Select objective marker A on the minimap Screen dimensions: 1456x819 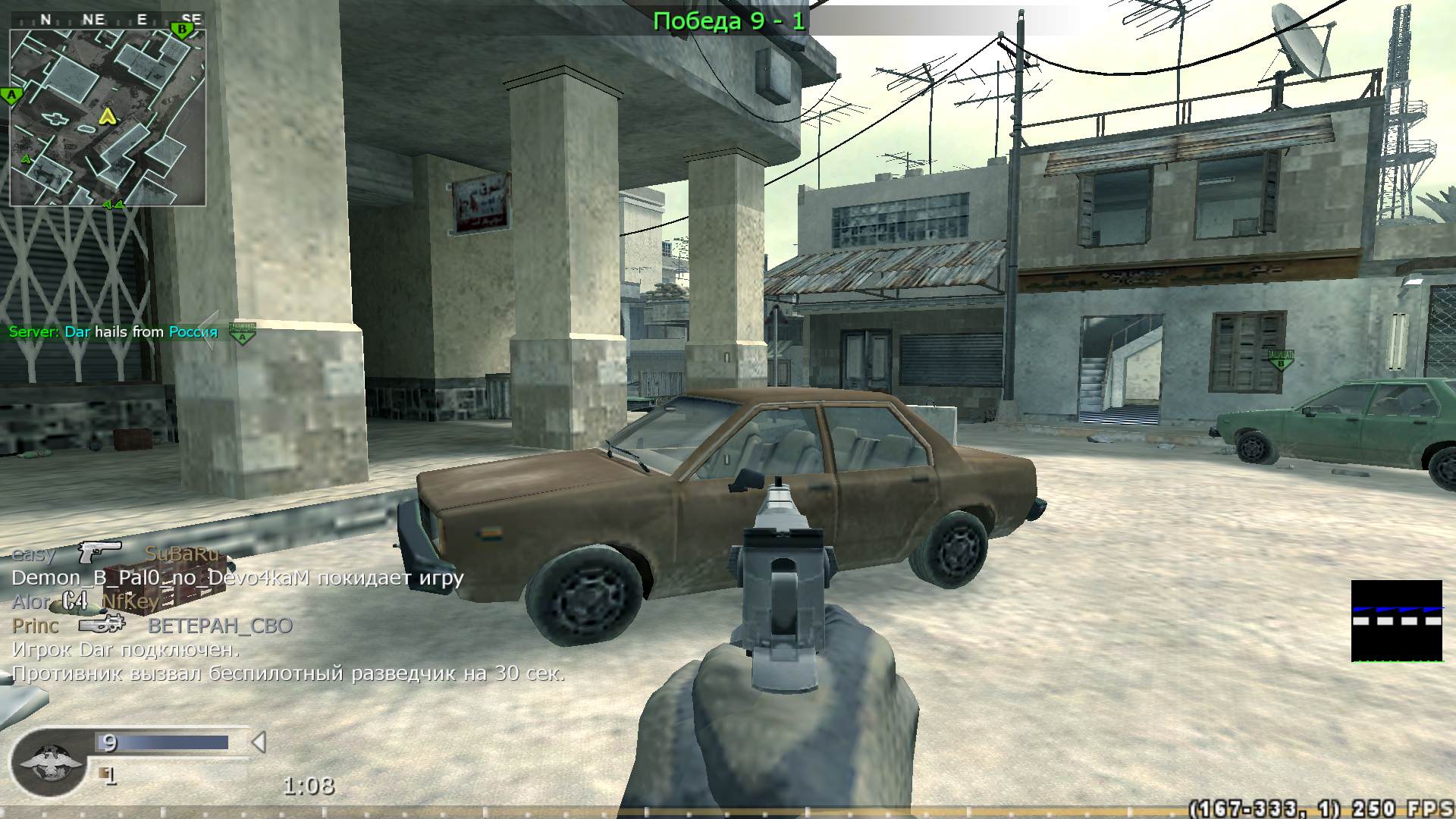pyautogui.click(x=11, y=94)
